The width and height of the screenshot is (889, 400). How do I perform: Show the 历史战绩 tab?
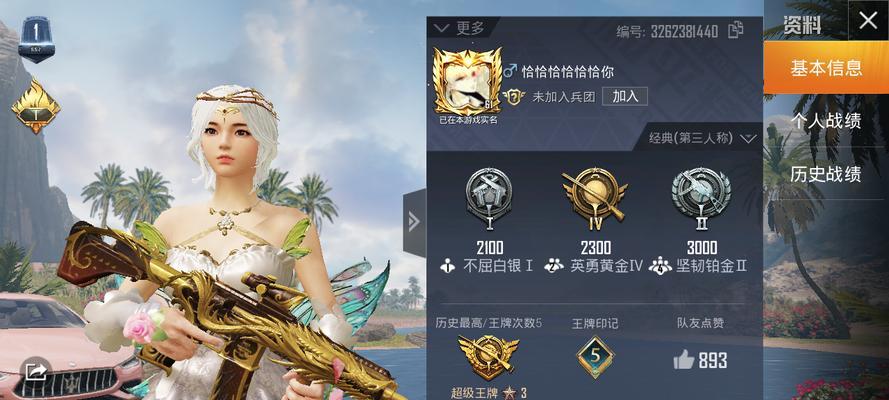coord(826,174)
